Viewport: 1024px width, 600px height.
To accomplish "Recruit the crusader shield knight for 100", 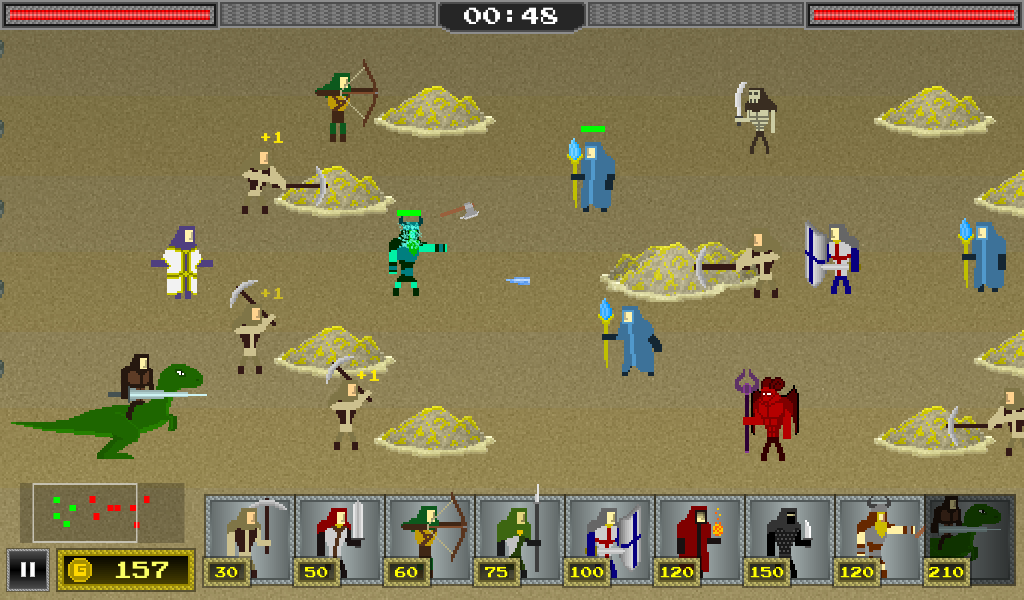I will pos(609,538).
